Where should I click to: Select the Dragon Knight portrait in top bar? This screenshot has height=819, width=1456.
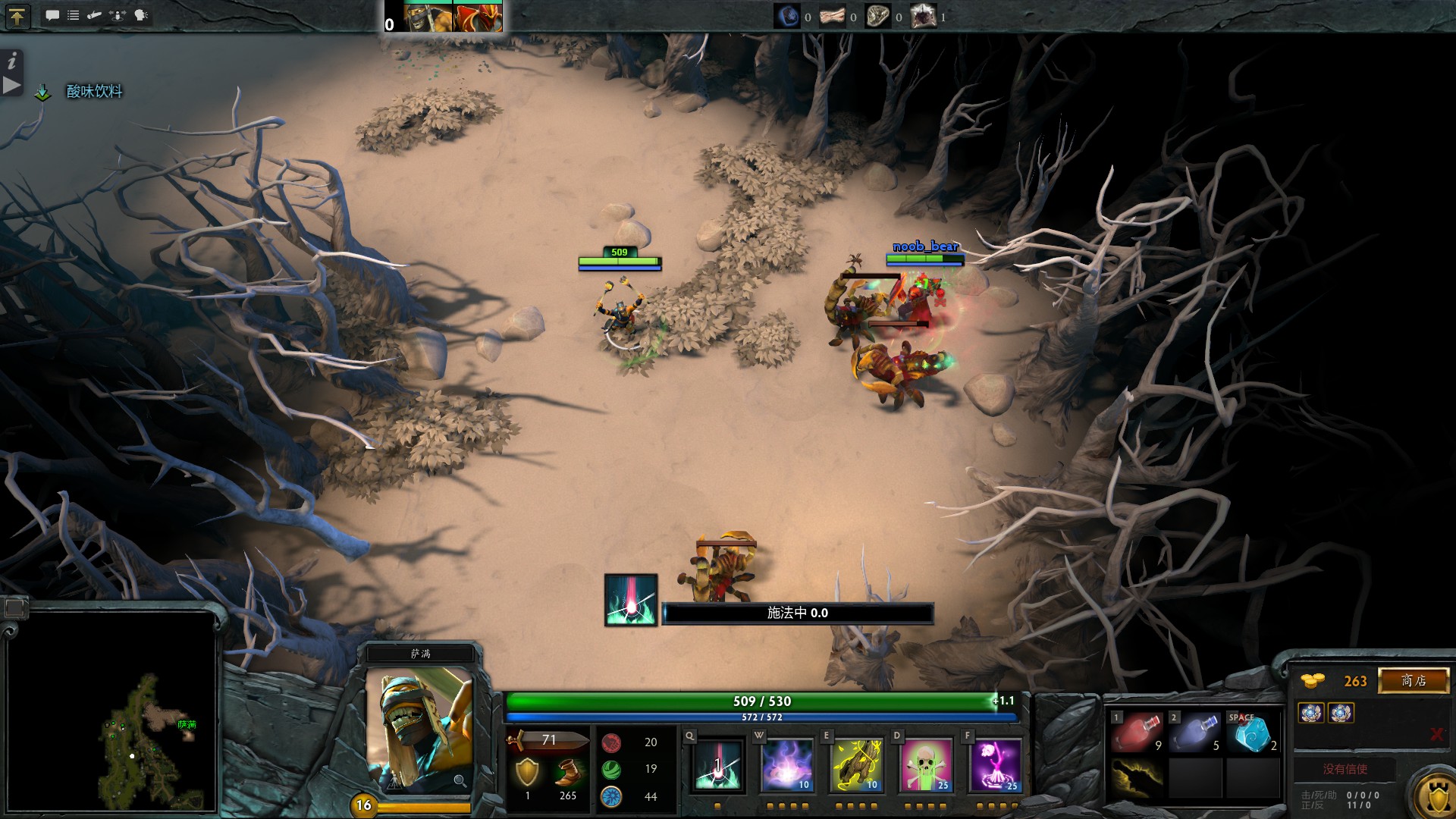(477, 17)
